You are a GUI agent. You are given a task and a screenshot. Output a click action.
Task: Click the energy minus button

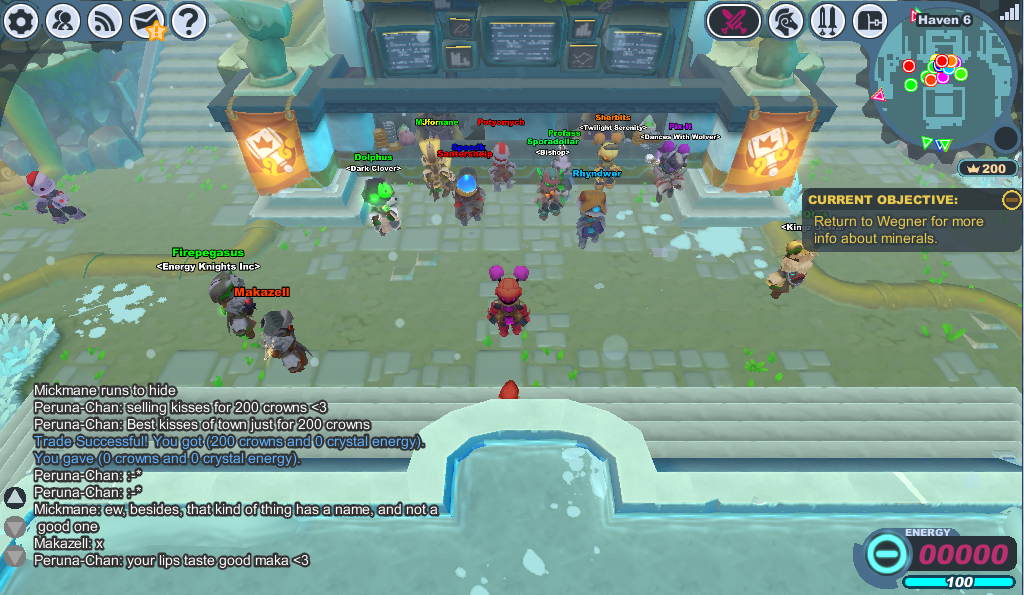885,553
